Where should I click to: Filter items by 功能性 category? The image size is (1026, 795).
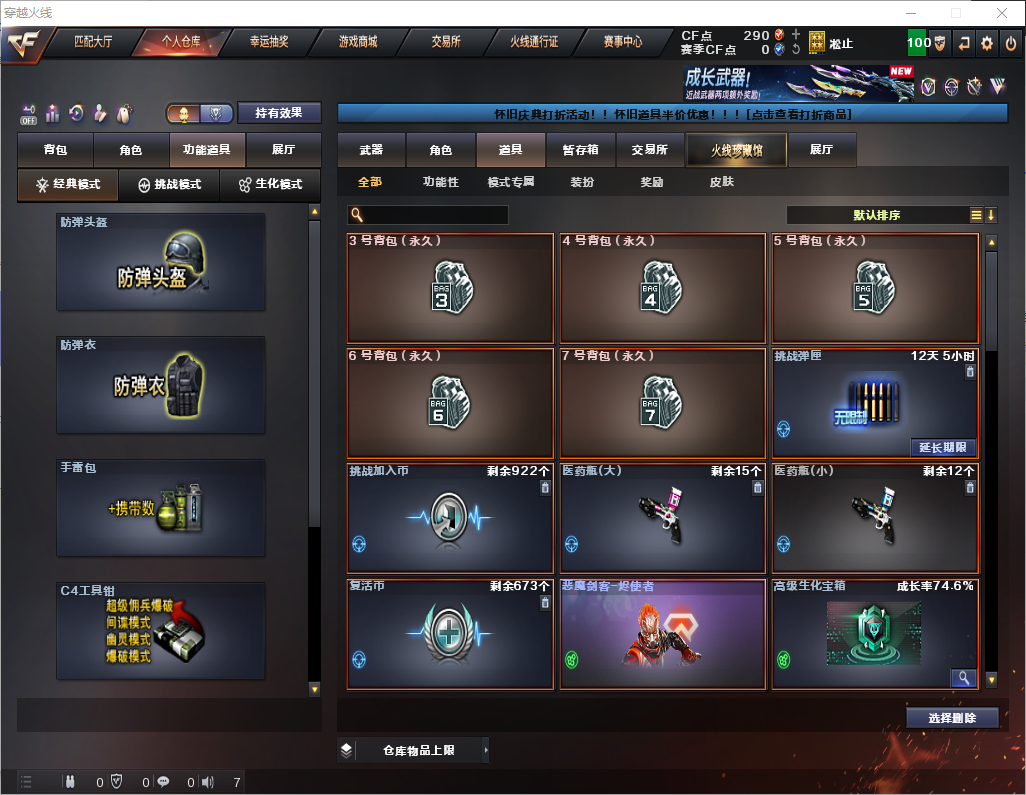440,182
